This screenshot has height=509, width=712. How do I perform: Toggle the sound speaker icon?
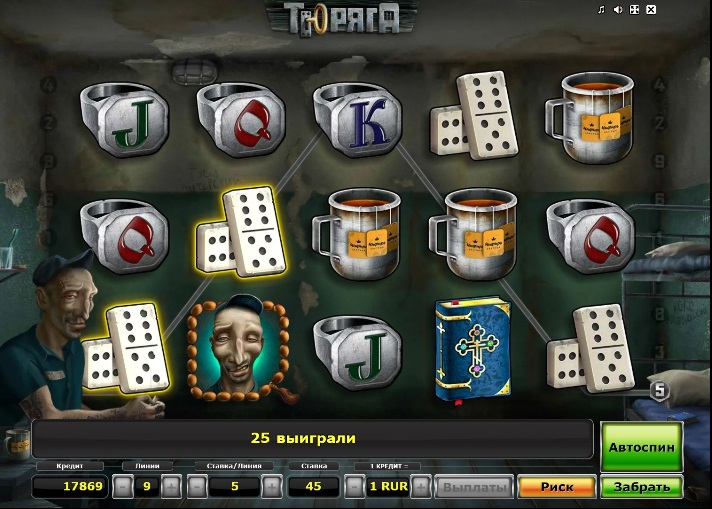click(x=618, y=10)
